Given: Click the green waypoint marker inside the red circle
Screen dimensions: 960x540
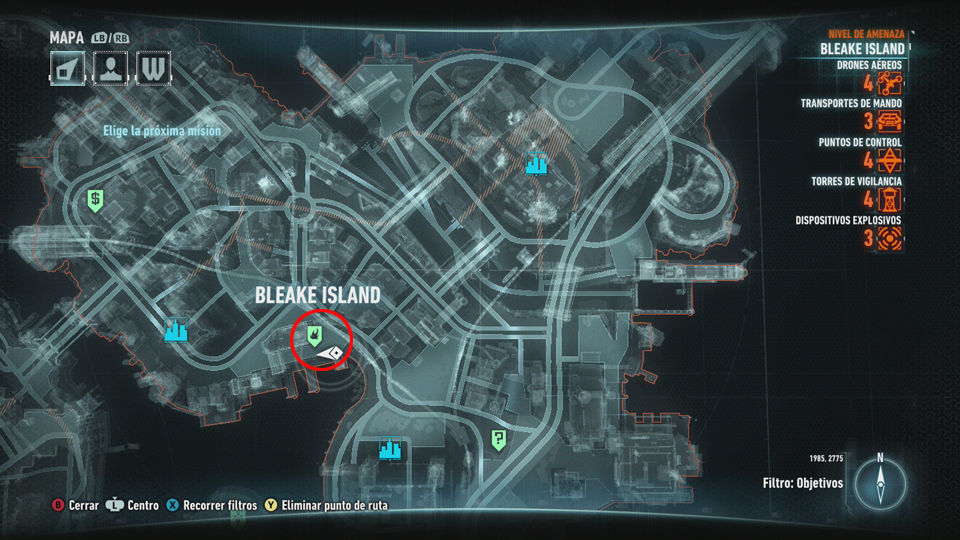Looking at the screenshot, I should (x=314, y=333).
